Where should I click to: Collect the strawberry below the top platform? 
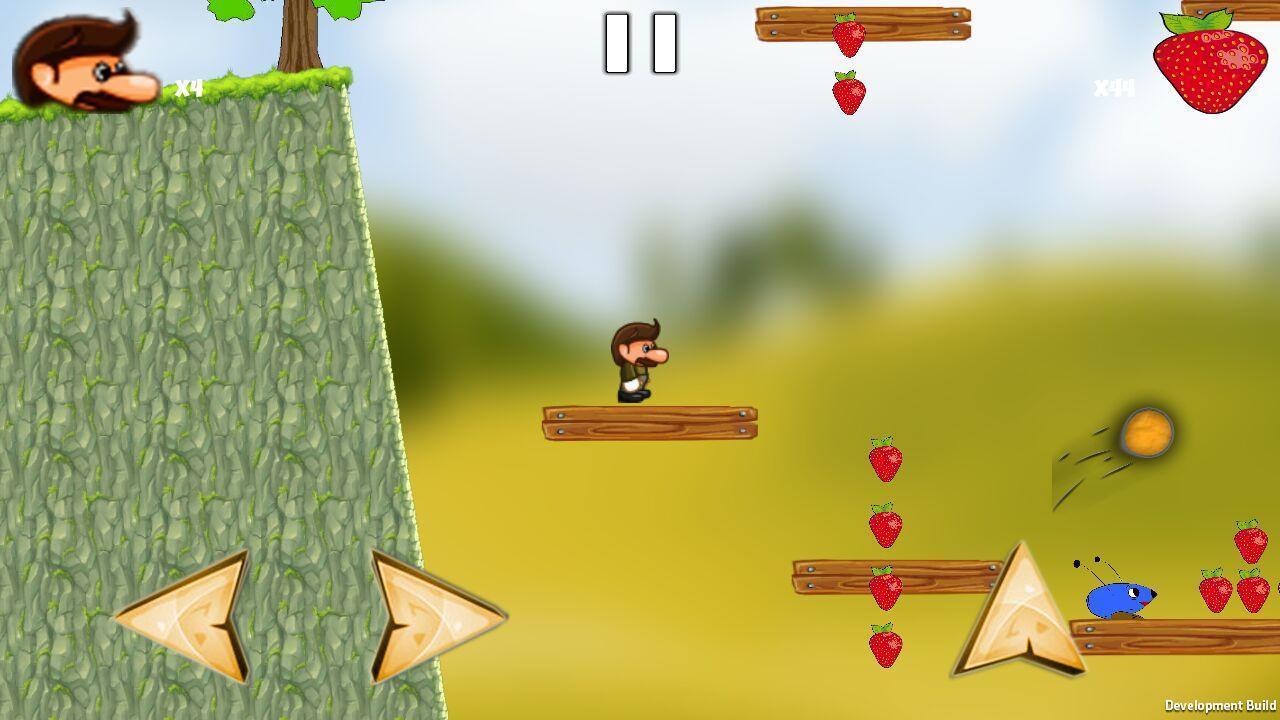(848, 95)
